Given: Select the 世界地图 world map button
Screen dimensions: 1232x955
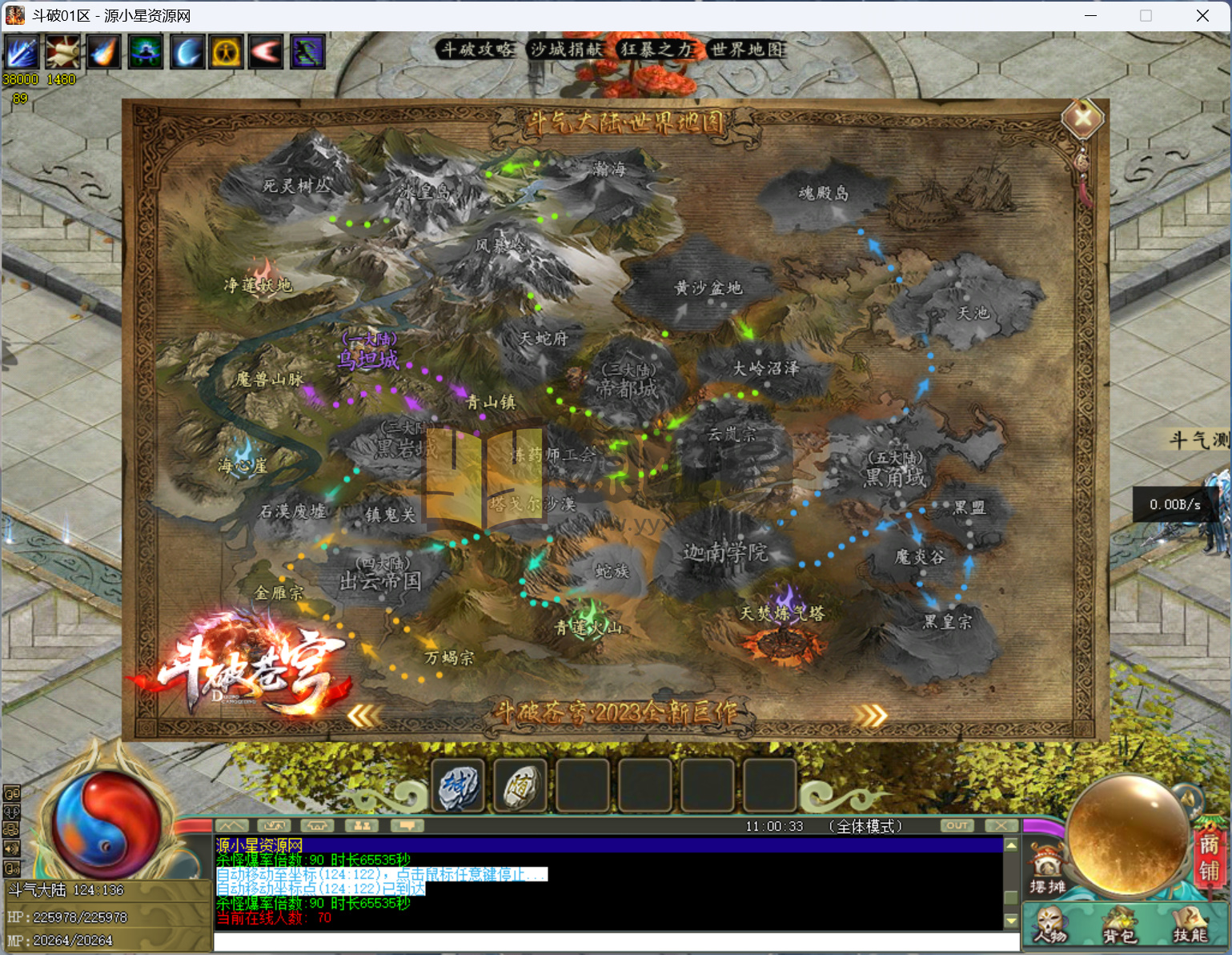Looking at the screenshot, I should pyautogui.click(x=748, y=50).
